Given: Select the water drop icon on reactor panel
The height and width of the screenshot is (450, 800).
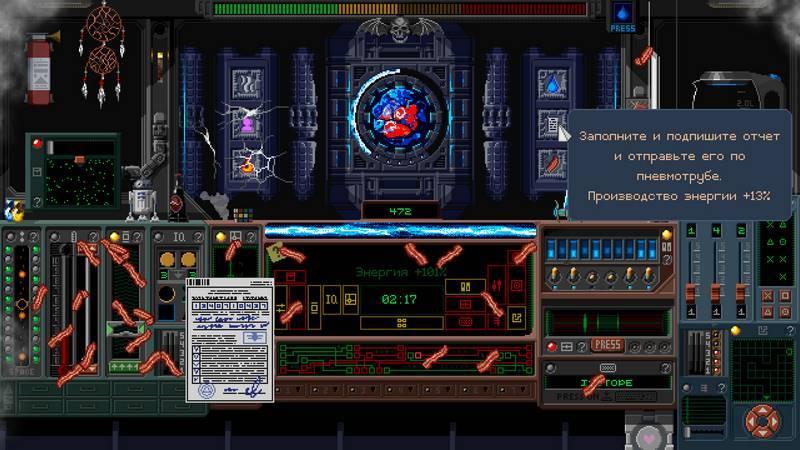Looking at the screenshot, I should (x=553, y=85).
